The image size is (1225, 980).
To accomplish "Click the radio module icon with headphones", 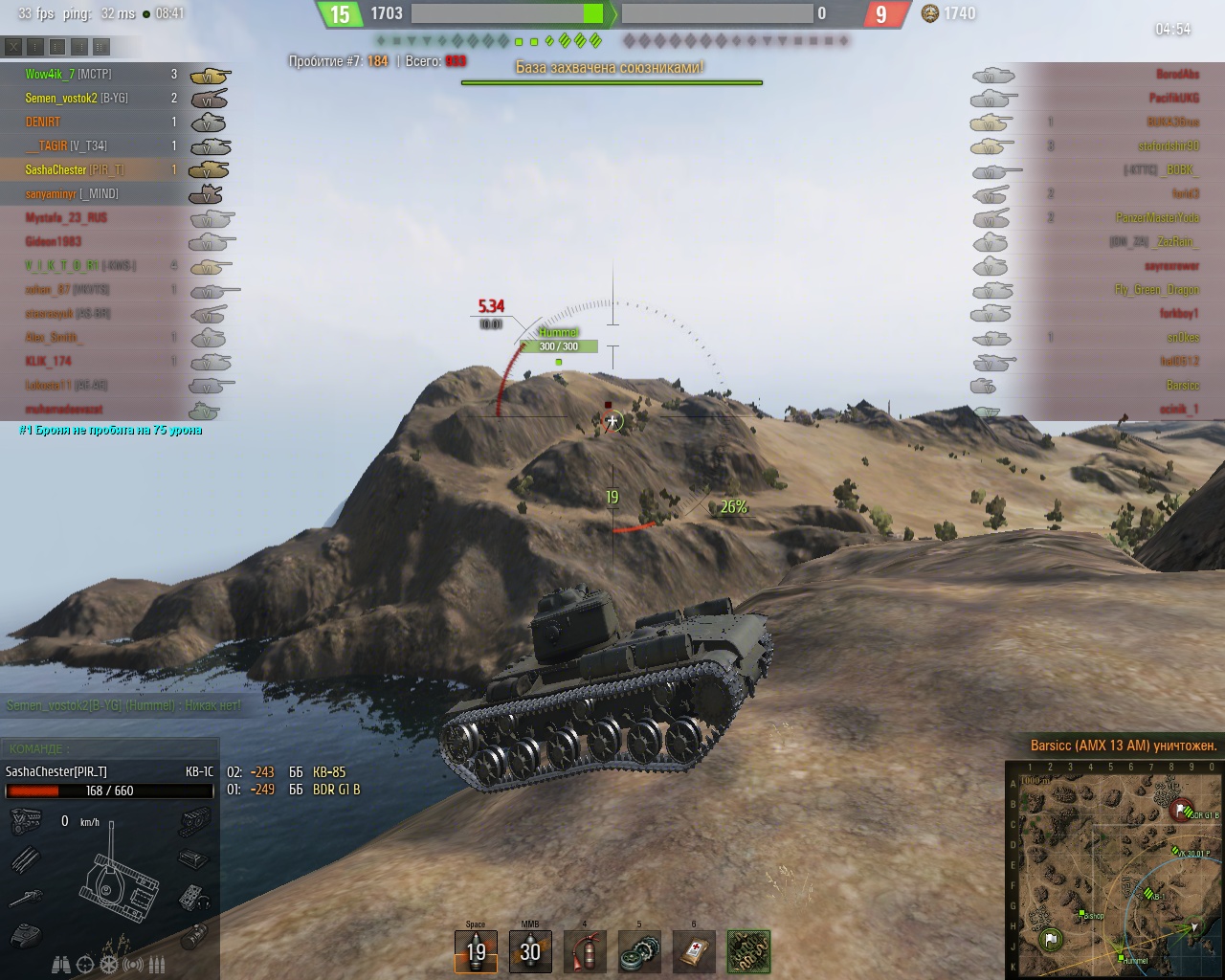I will click(194, 898).
